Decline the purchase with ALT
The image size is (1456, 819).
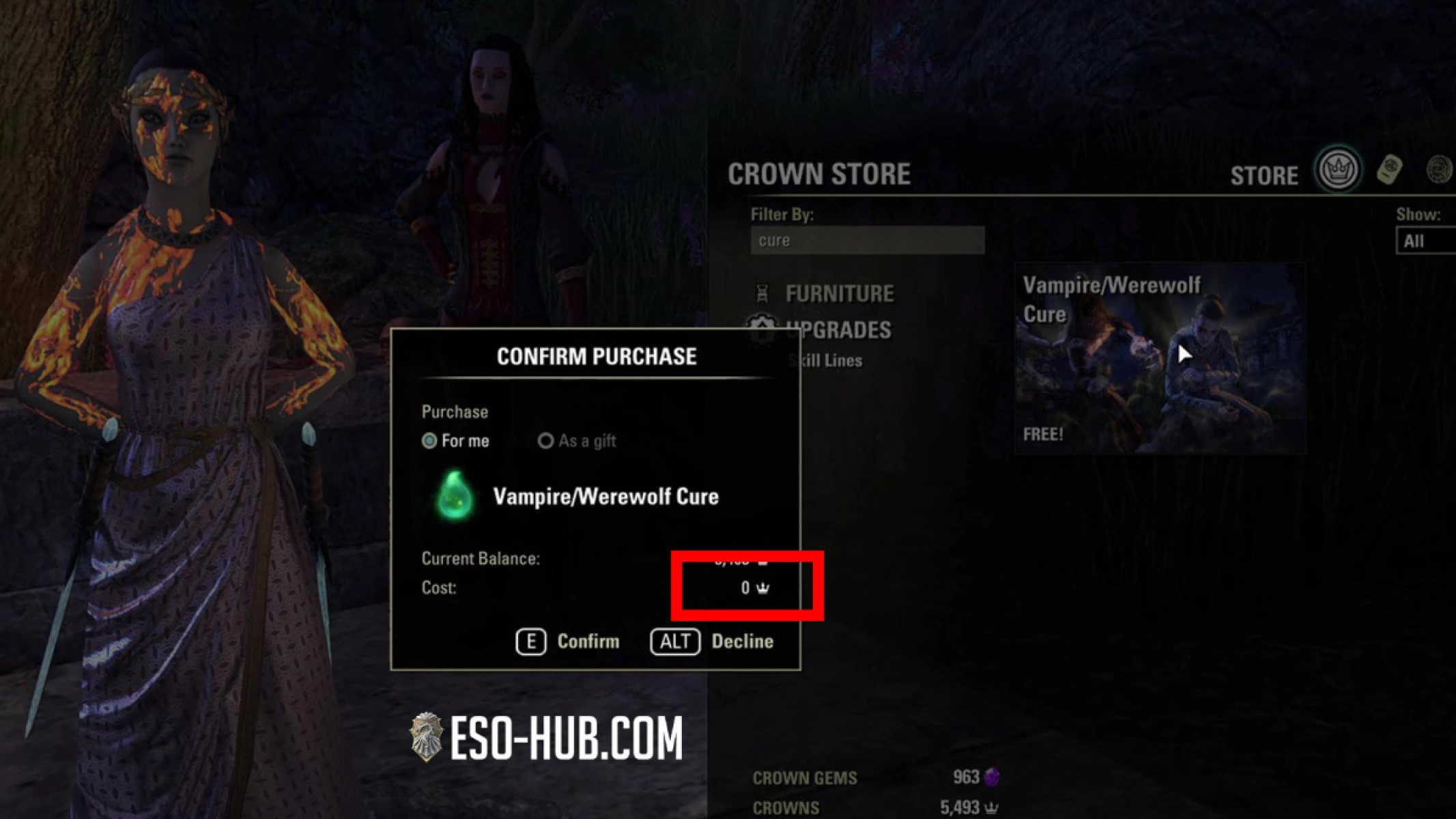[711, 641]
